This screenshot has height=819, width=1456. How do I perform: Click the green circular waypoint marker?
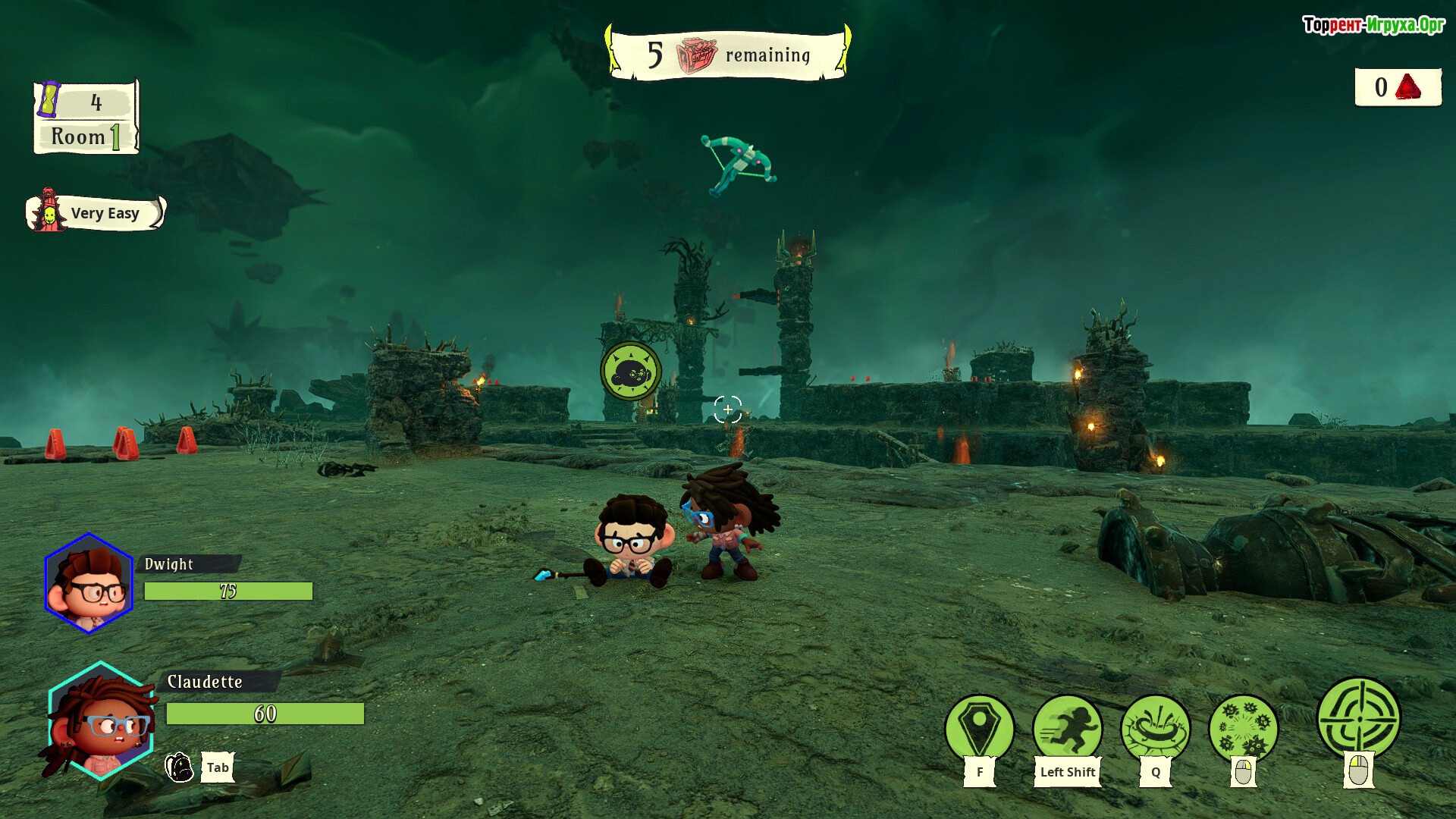click(x=631, y=372)
